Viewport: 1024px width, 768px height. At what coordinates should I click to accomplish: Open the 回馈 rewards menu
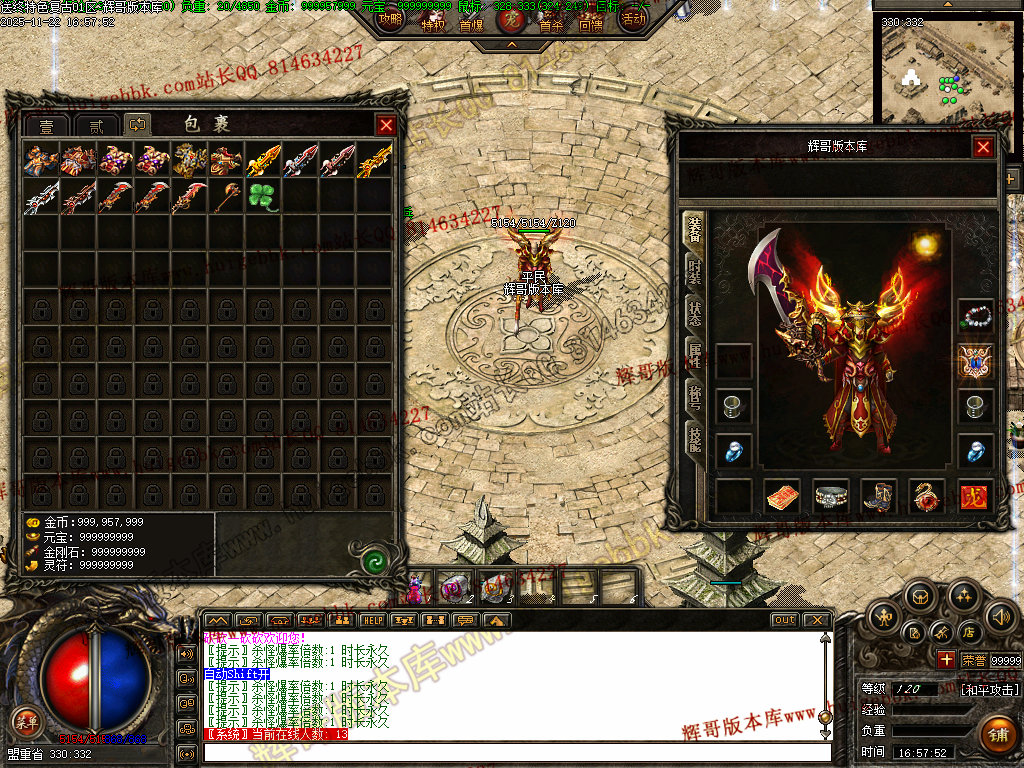tap(590, 24)
